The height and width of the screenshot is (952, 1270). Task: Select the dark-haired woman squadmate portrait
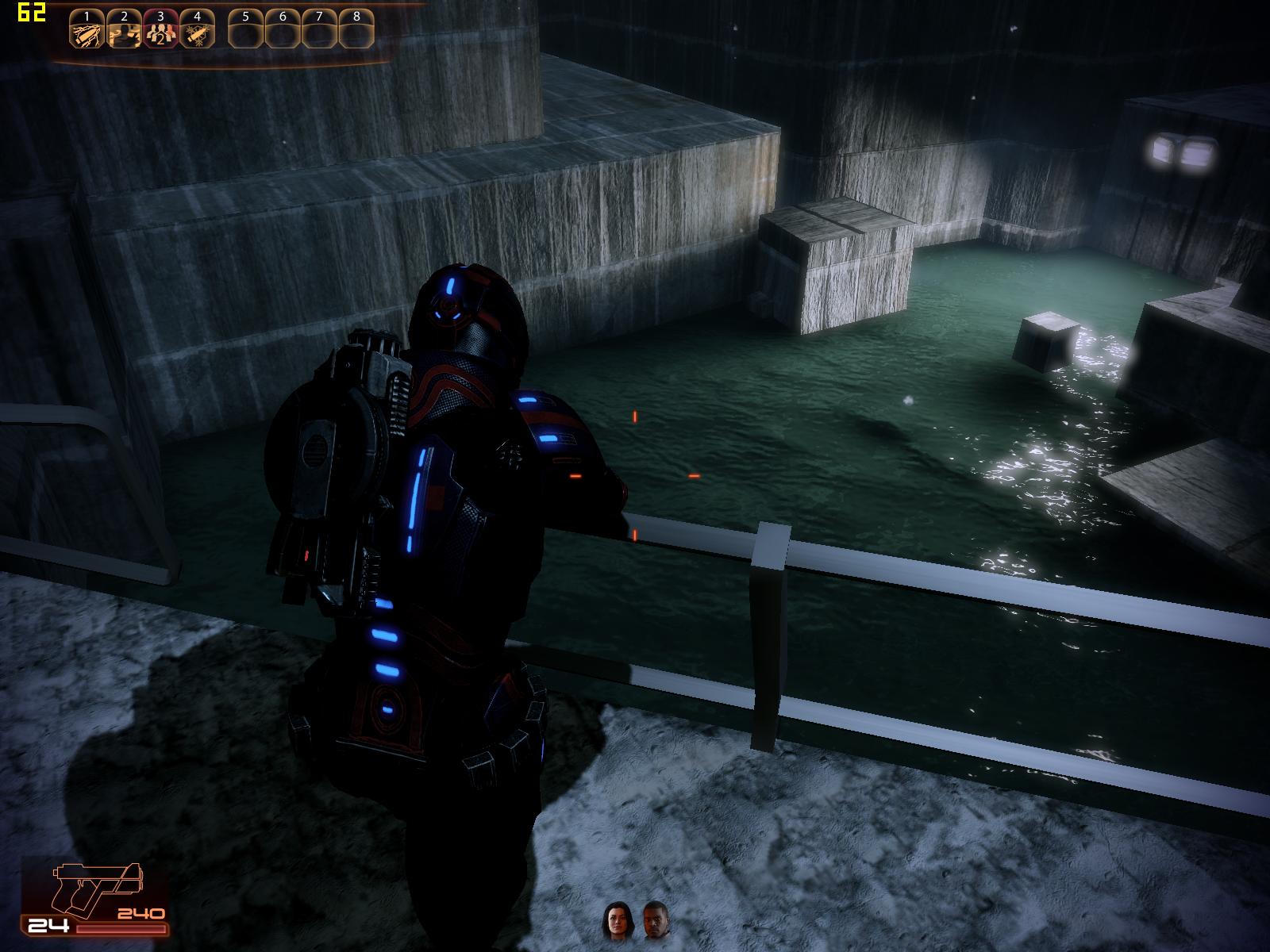(615, 921)
